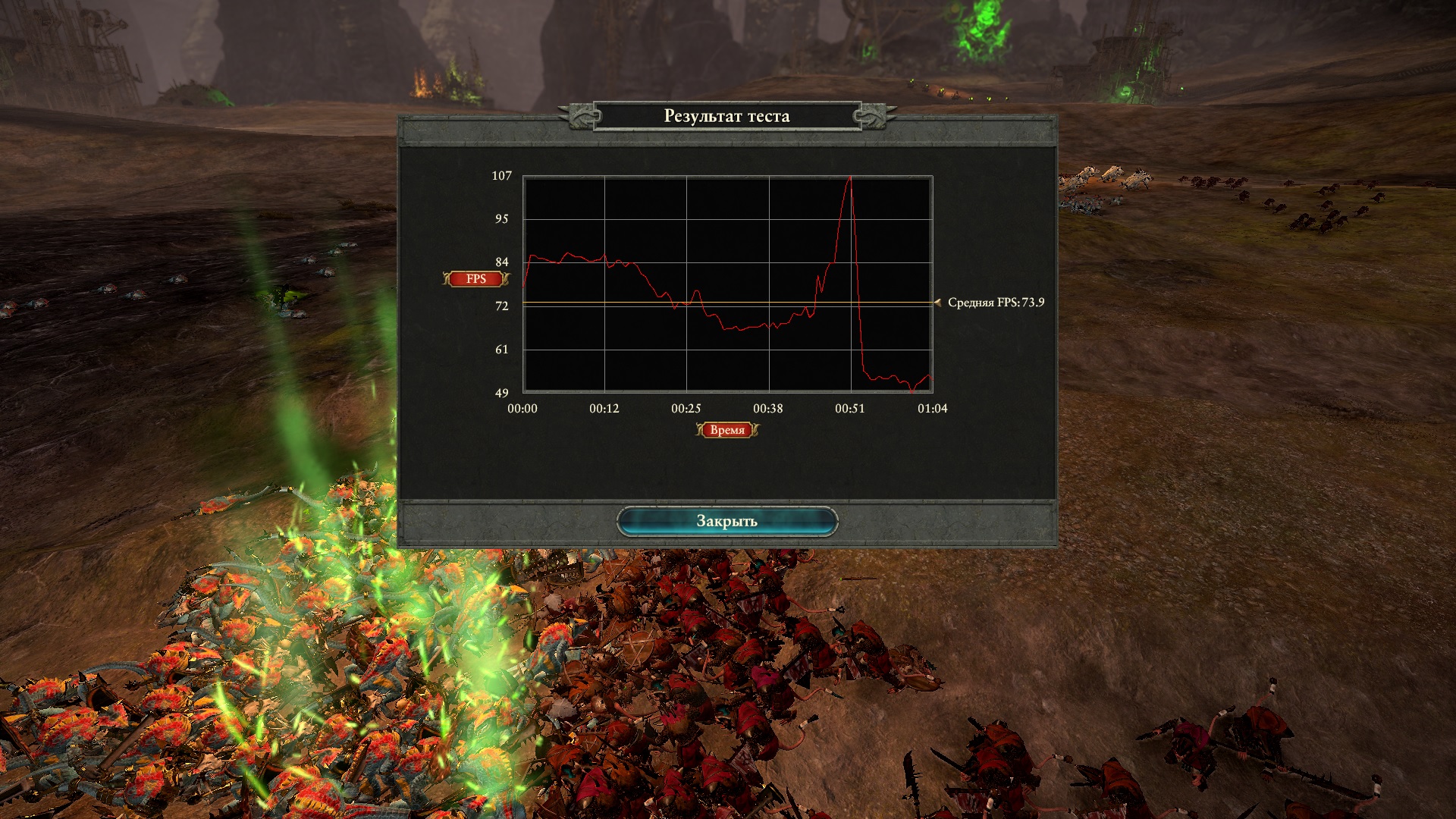Close the benchmark result with Закрыть
Image resolution: width=1456 pixels, height=819 pixels.
point(726,522)
